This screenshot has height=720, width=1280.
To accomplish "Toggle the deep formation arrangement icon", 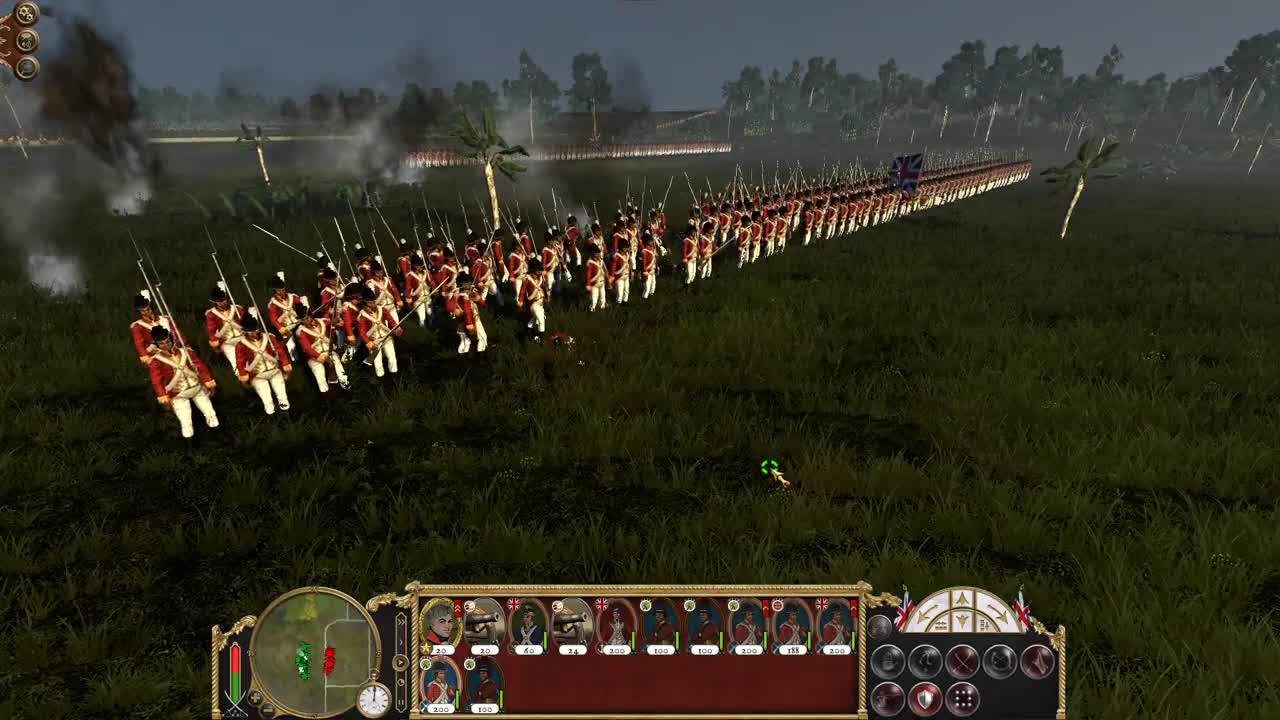I will (887, 696).
